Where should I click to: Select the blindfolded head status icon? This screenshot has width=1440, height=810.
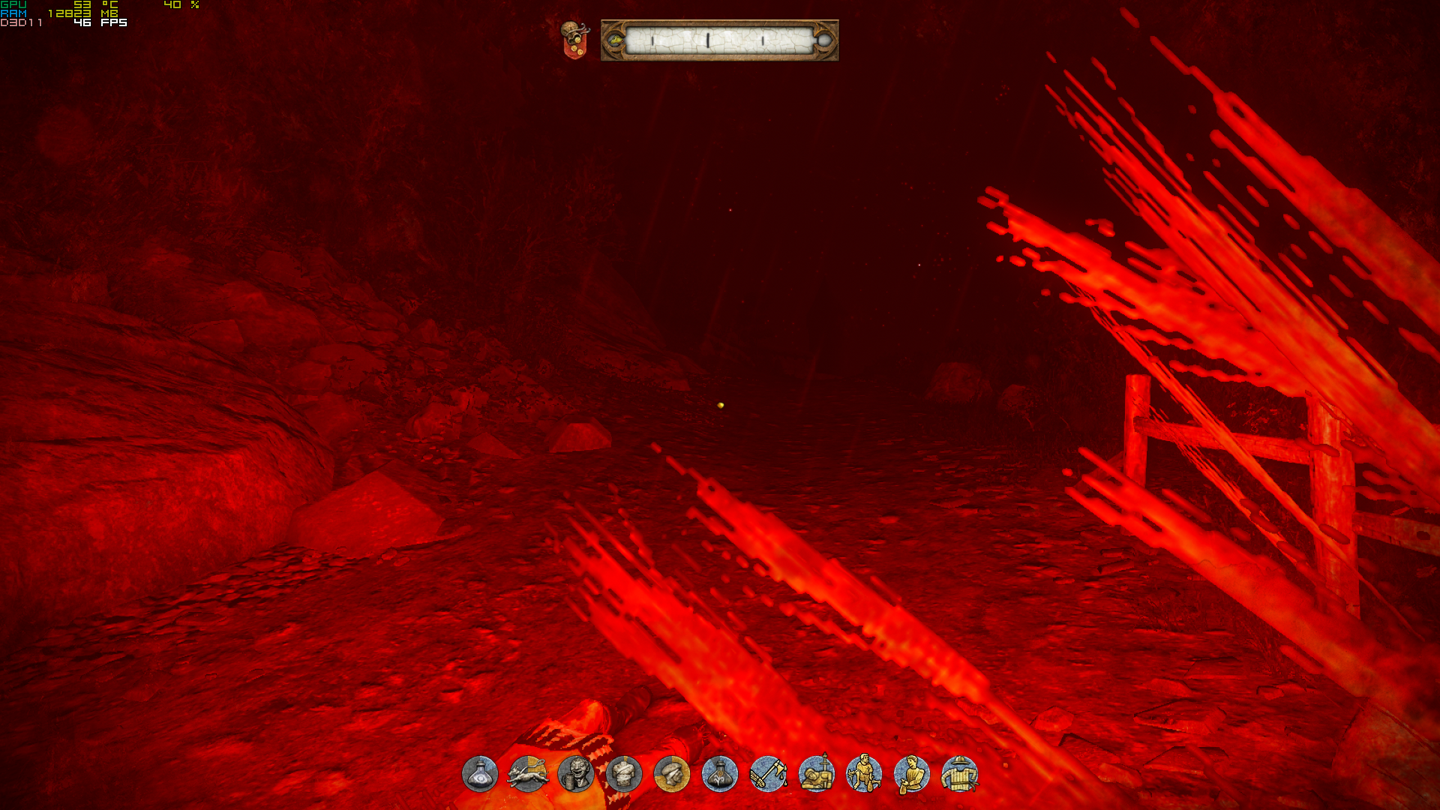click(x=672, y=773)
